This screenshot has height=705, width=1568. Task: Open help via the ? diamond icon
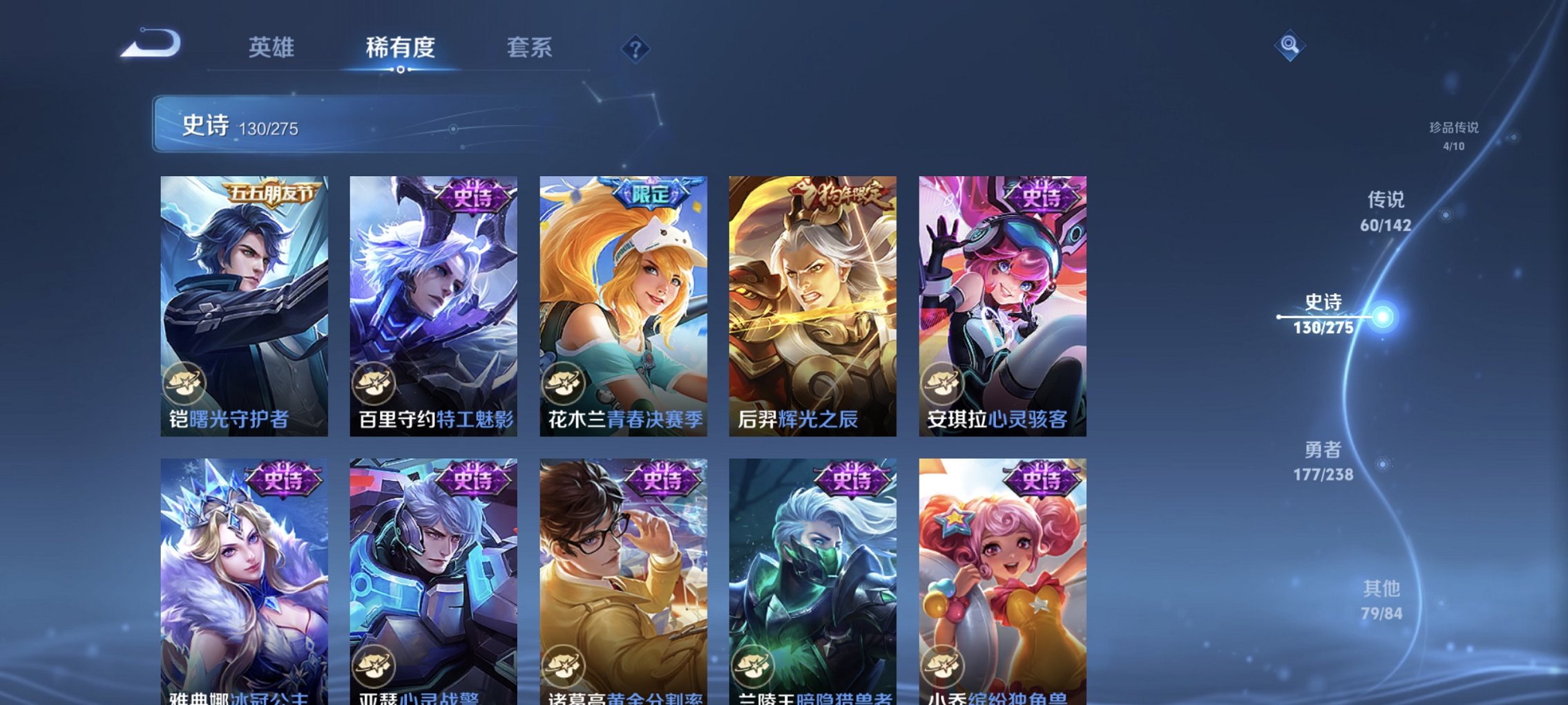(x=635, y=48)
